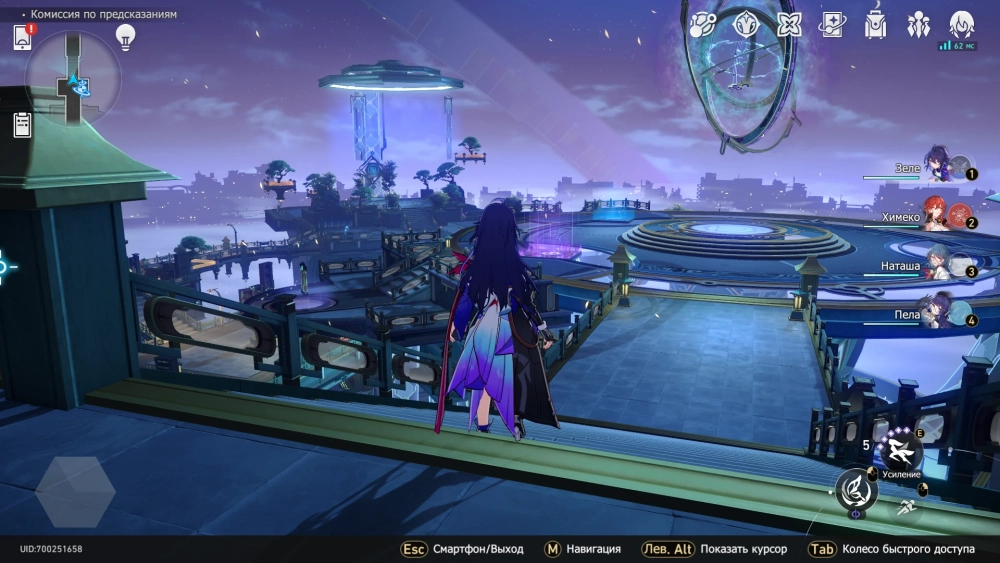The image size is (1000, 563).
Task: Click the circular minimap
Action: tap(73, 77)
